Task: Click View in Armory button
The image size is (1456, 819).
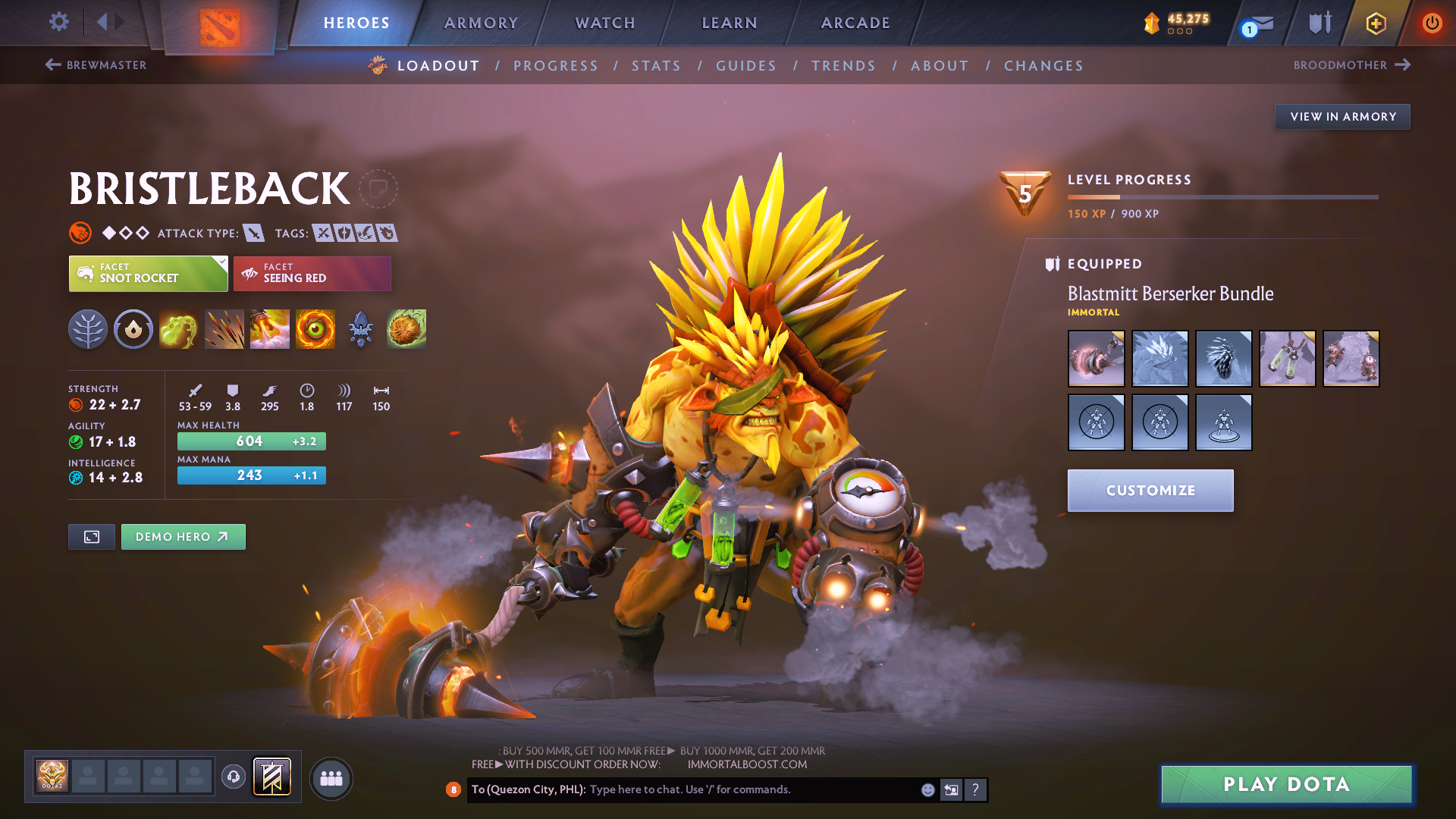Action: click(1342, 117)
